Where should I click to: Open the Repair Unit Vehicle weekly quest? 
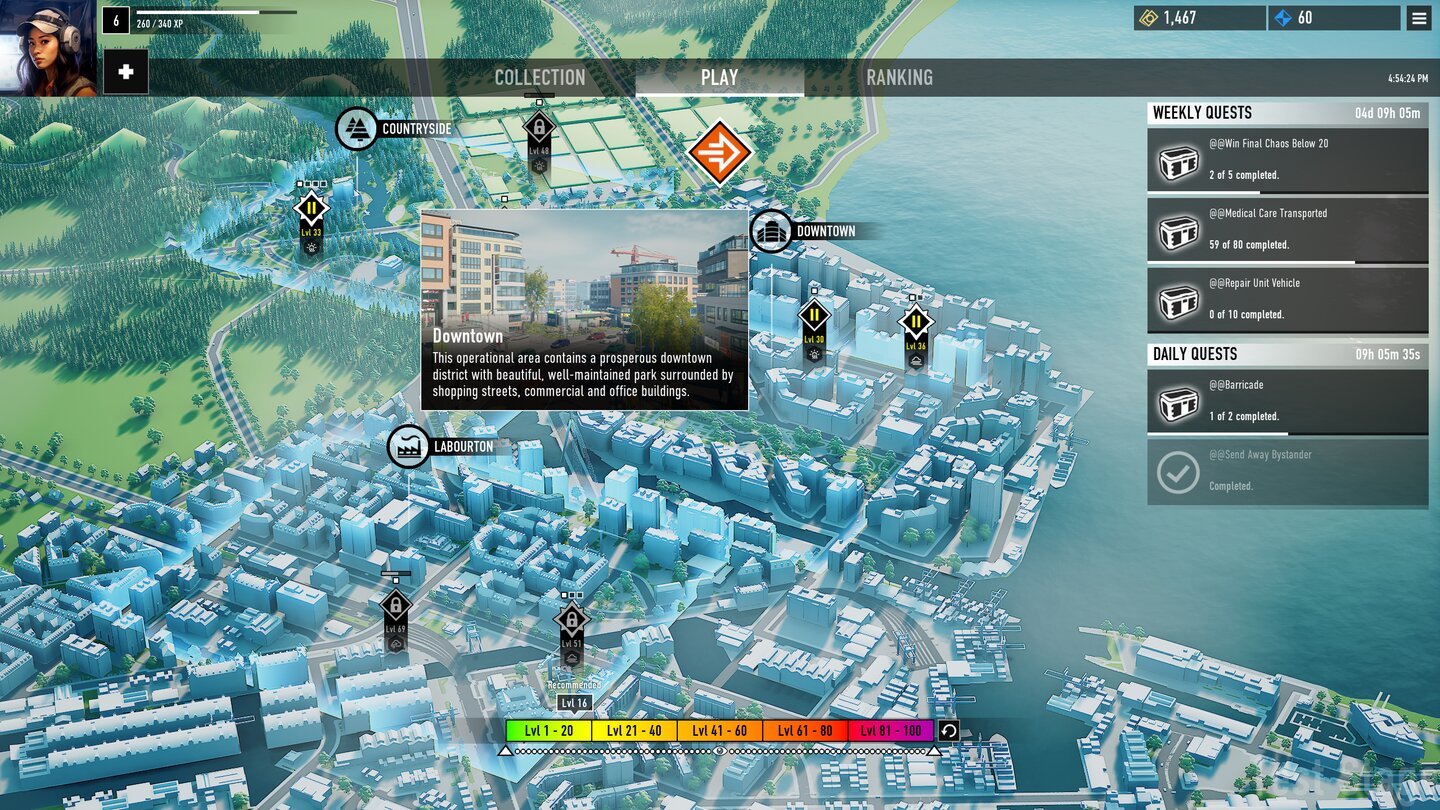tap(1287, 299)
